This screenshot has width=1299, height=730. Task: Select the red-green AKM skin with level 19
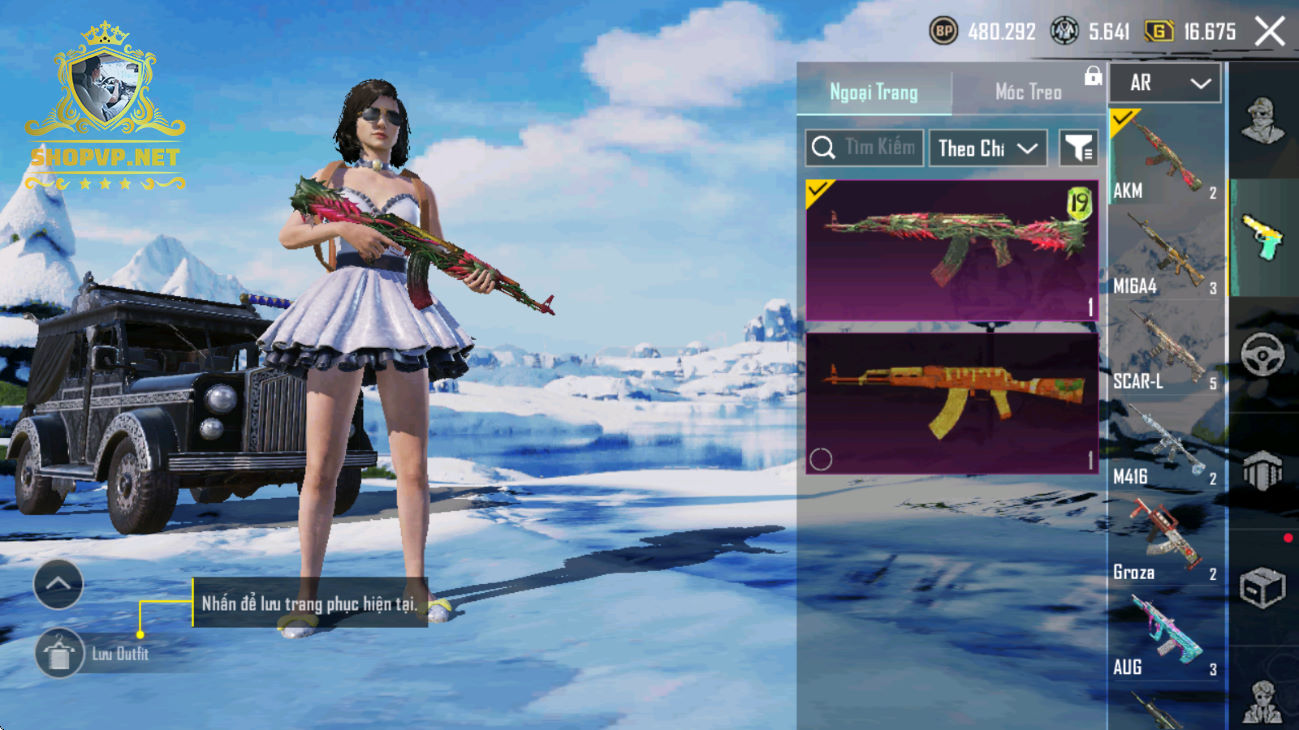(951, 250)
